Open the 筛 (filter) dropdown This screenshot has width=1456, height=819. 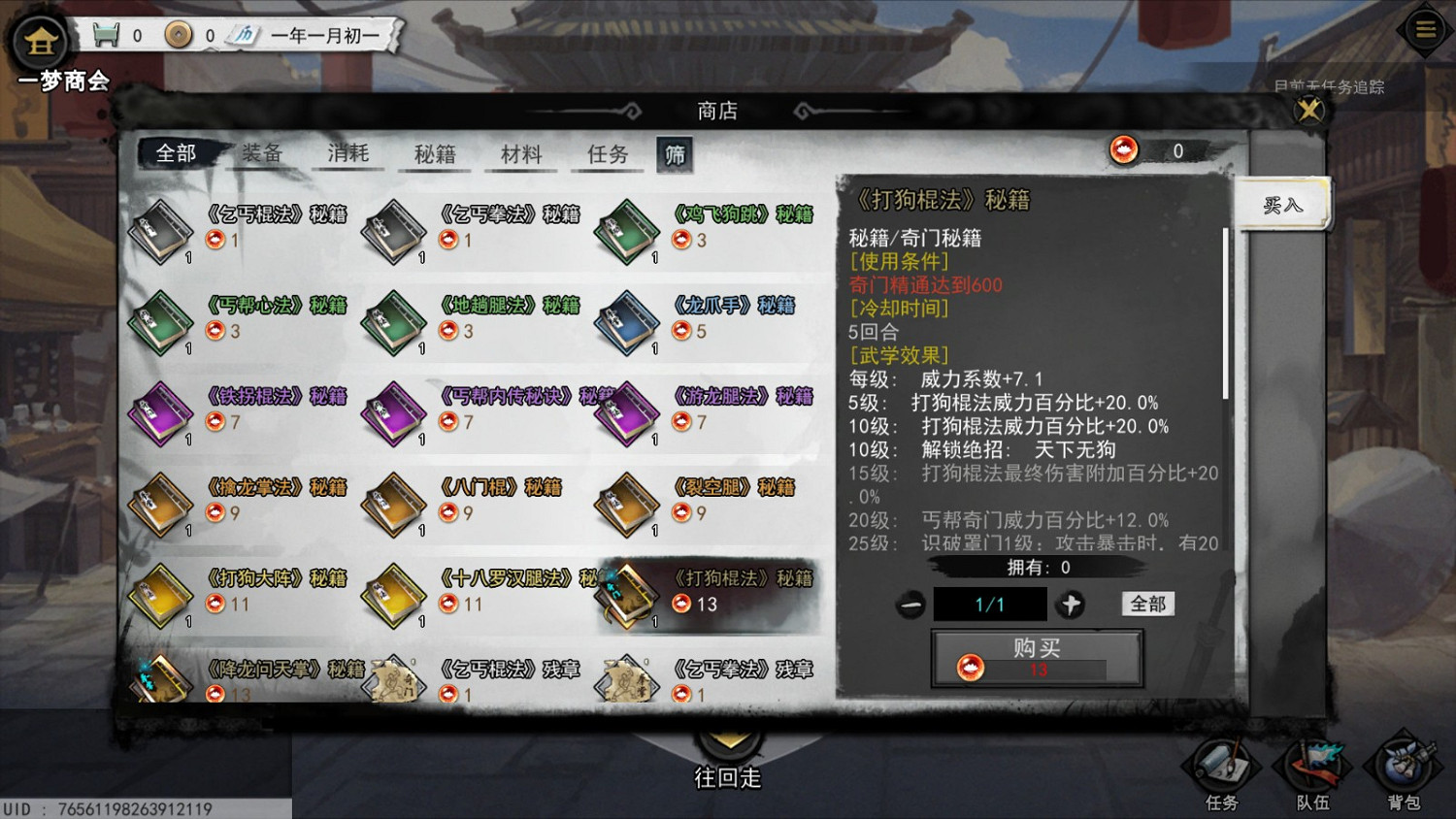(x=676, y=154)
